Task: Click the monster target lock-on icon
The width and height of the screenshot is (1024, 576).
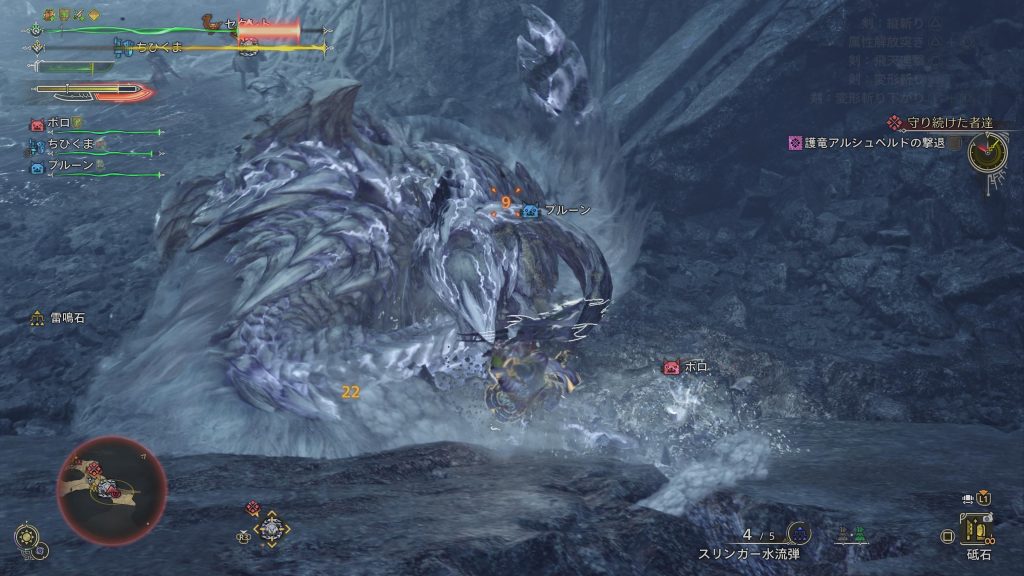Action: pyautogui.click(x=272, y=529)
